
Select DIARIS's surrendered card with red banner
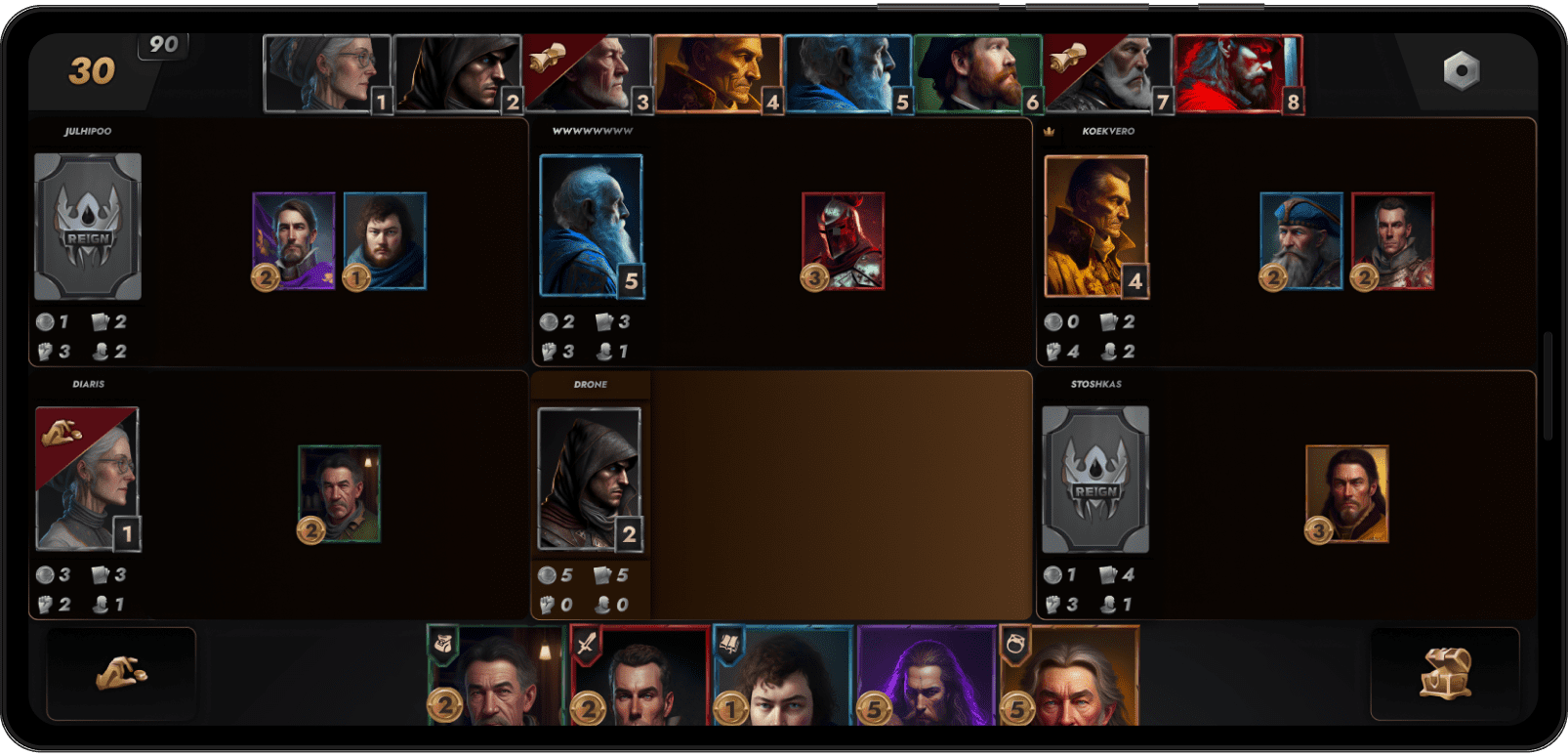click(90, 479)
